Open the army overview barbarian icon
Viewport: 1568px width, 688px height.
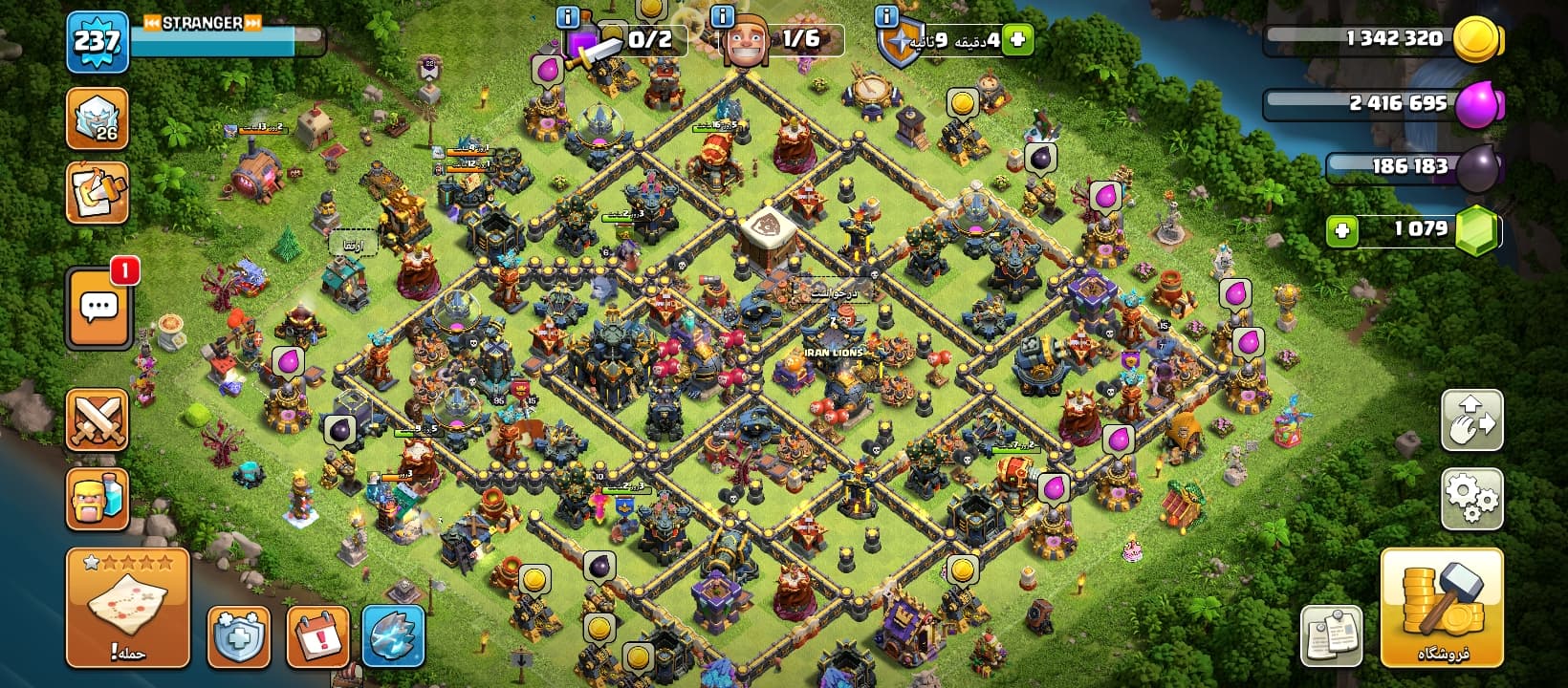pos(97,498)
